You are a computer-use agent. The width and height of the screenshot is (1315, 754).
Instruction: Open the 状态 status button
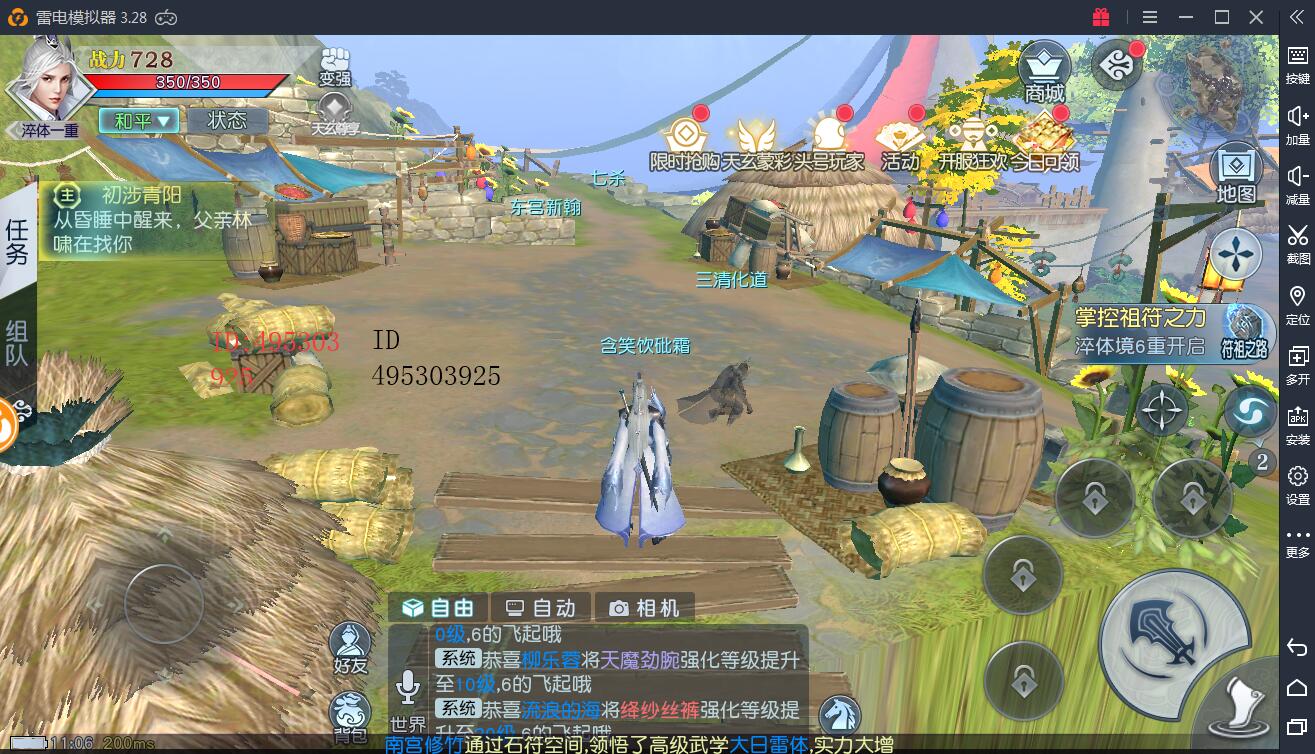coord(227,121)
